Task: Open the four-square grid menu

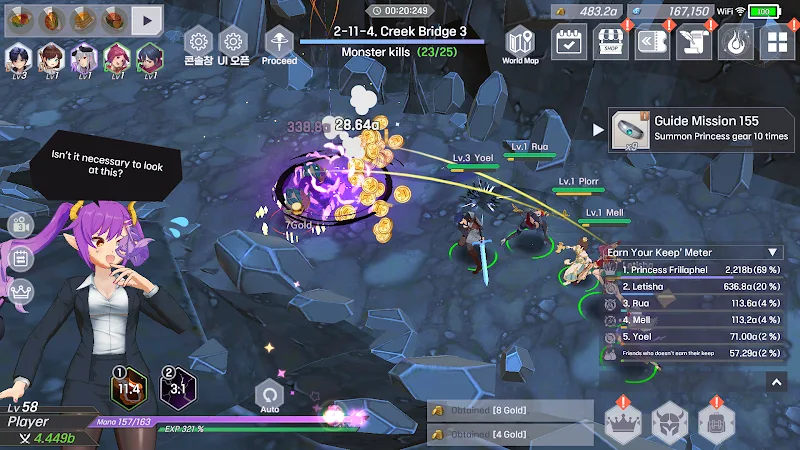Action: 776,42
